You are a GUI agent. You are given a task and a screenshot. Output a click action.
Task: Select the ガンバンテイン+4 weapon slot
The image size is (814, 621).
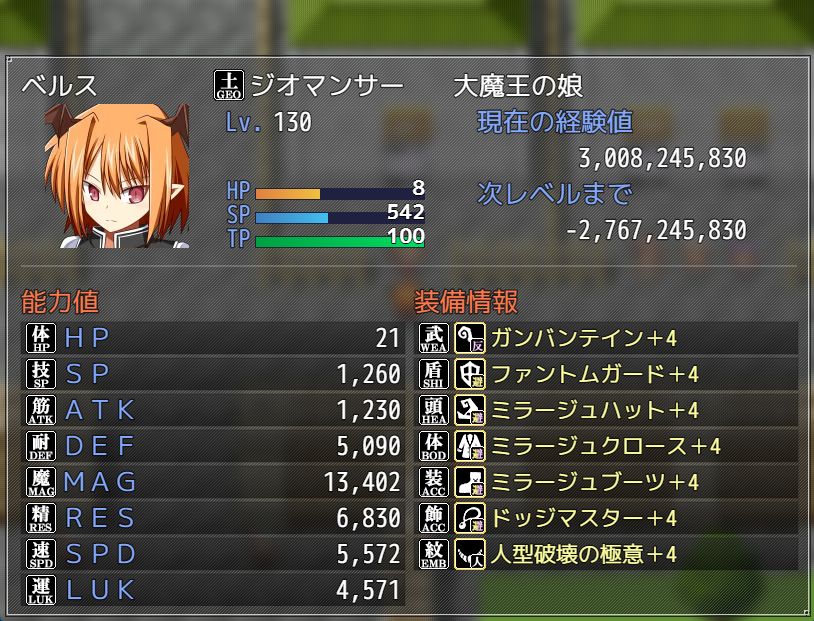pyautogui.click(x=582, y=338)
